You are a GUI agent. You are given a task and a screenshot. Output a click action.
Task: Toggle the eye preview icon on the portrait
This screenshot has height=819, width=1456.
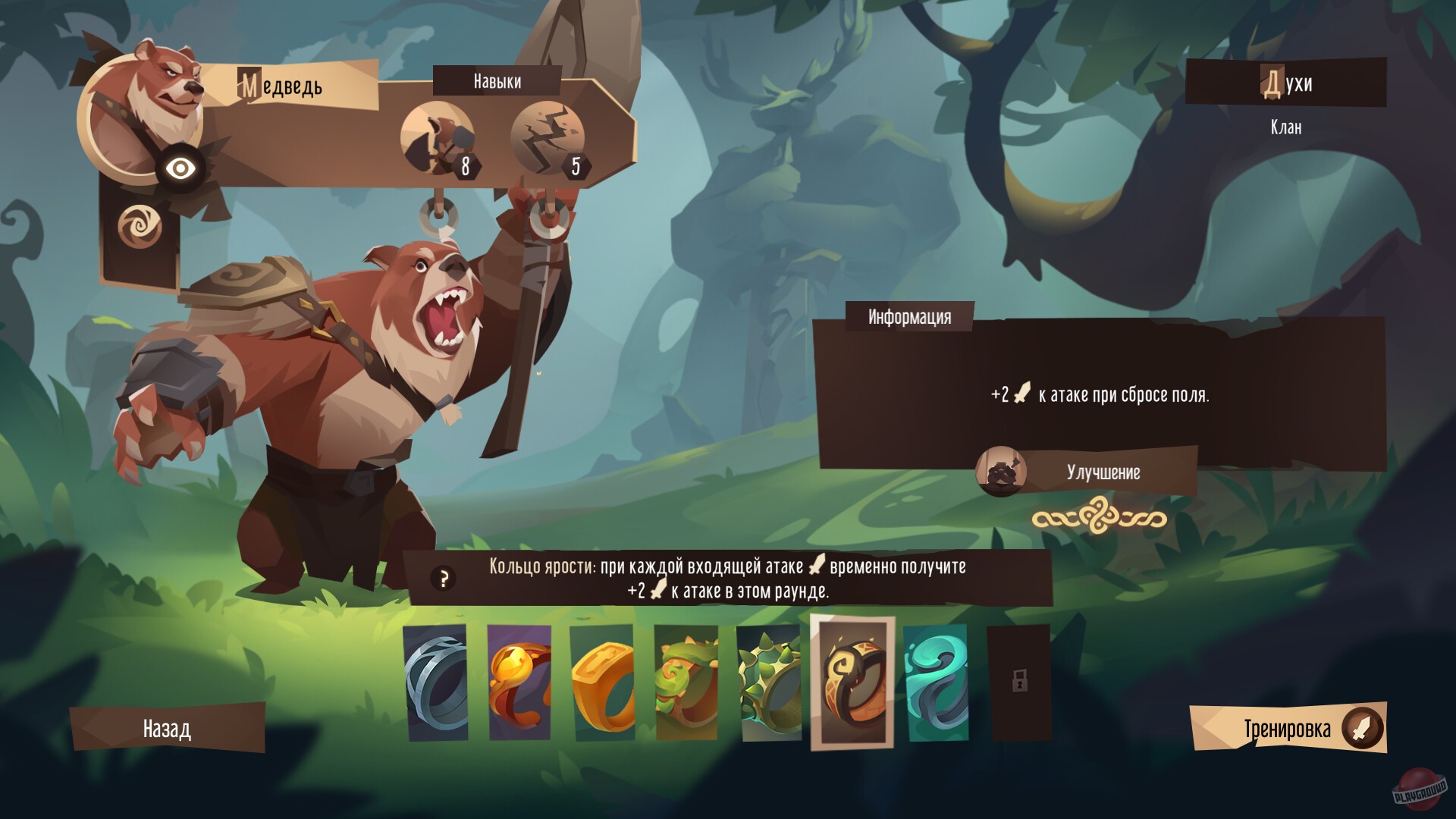point(181,167)
